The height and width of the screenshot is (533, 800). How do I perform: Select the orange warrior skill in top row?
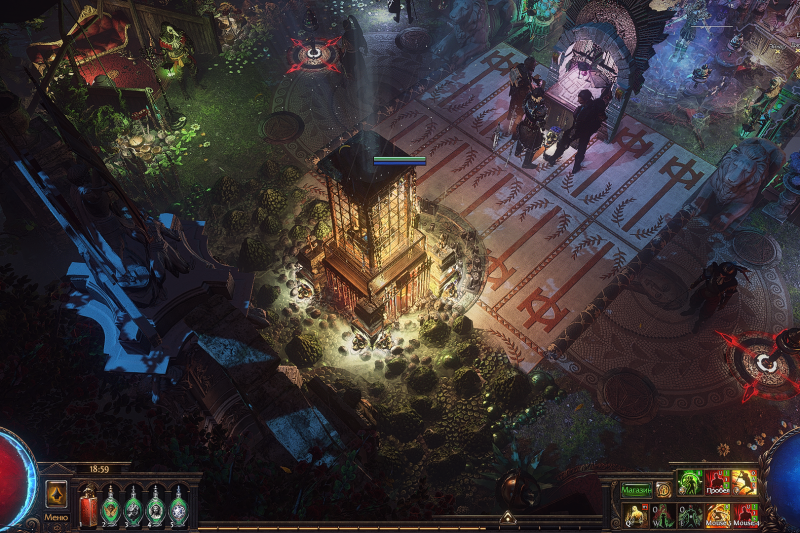click(745, 483)
